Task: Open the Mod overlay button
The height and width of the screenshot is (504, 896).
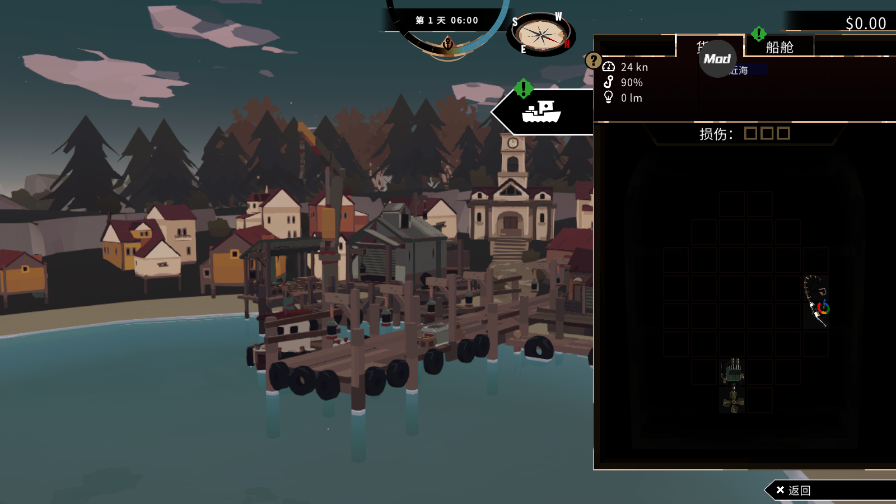Action: [x=717, y=59]
